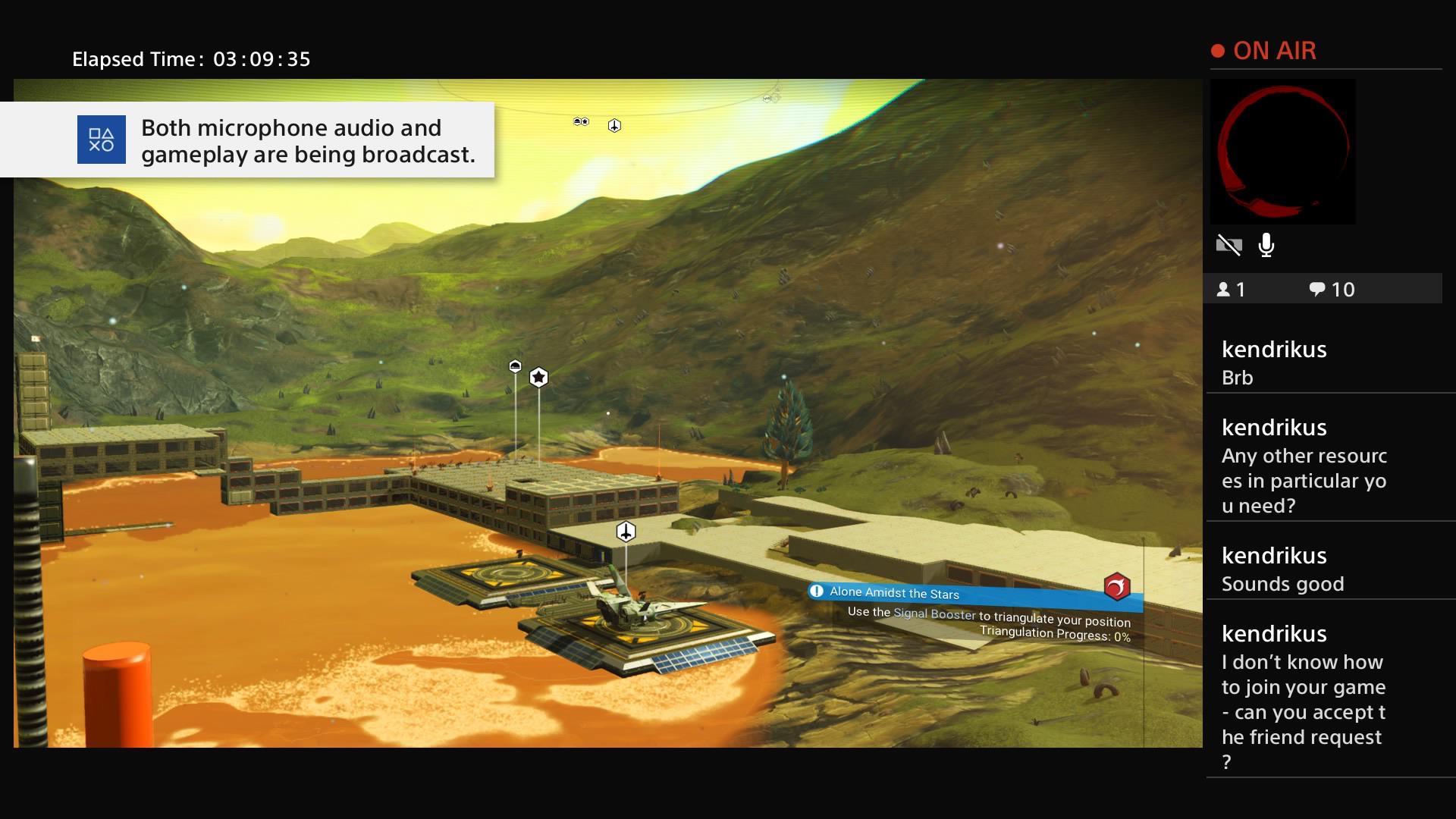
Task: Select the PlayStation logo in the broadcast notification
Action: 101,140
